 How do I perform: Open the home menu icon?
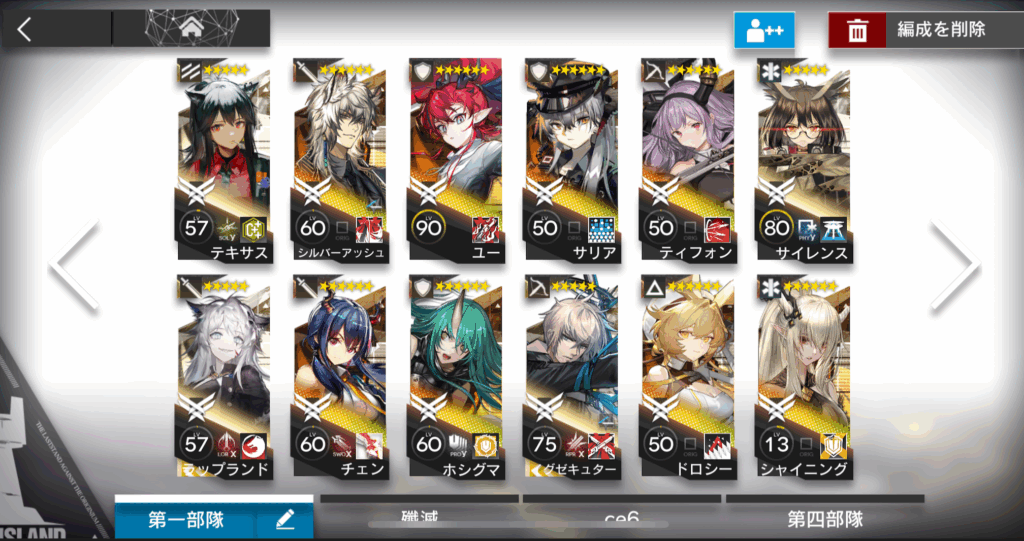coord(190,28)
